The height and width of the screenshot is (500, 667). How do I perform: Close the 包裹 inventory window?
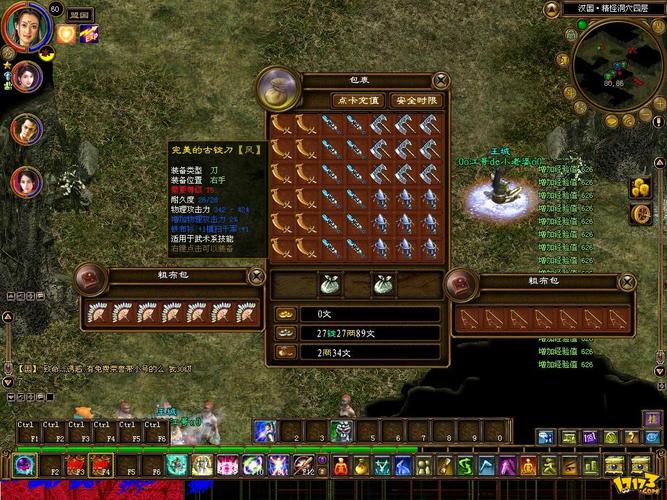pyautogui.click(x=441, y=80)
